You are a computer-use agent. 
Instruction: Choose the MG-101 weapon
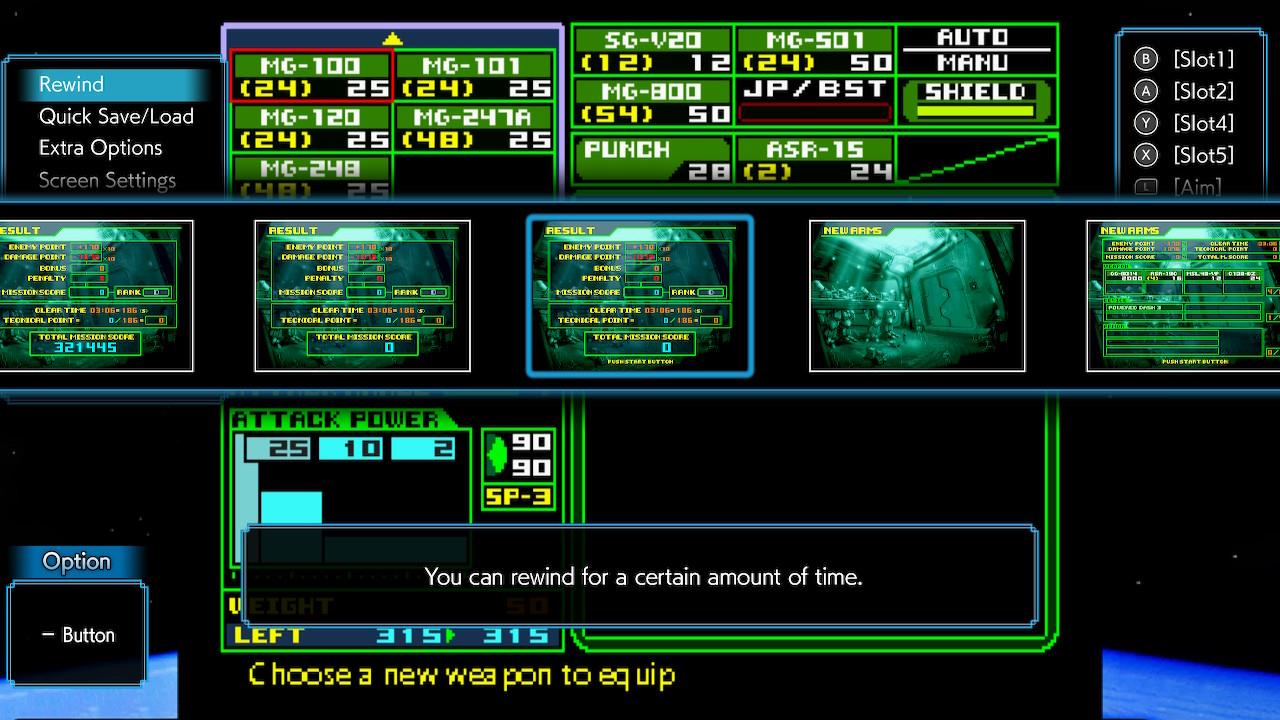[x=475, y=77]
